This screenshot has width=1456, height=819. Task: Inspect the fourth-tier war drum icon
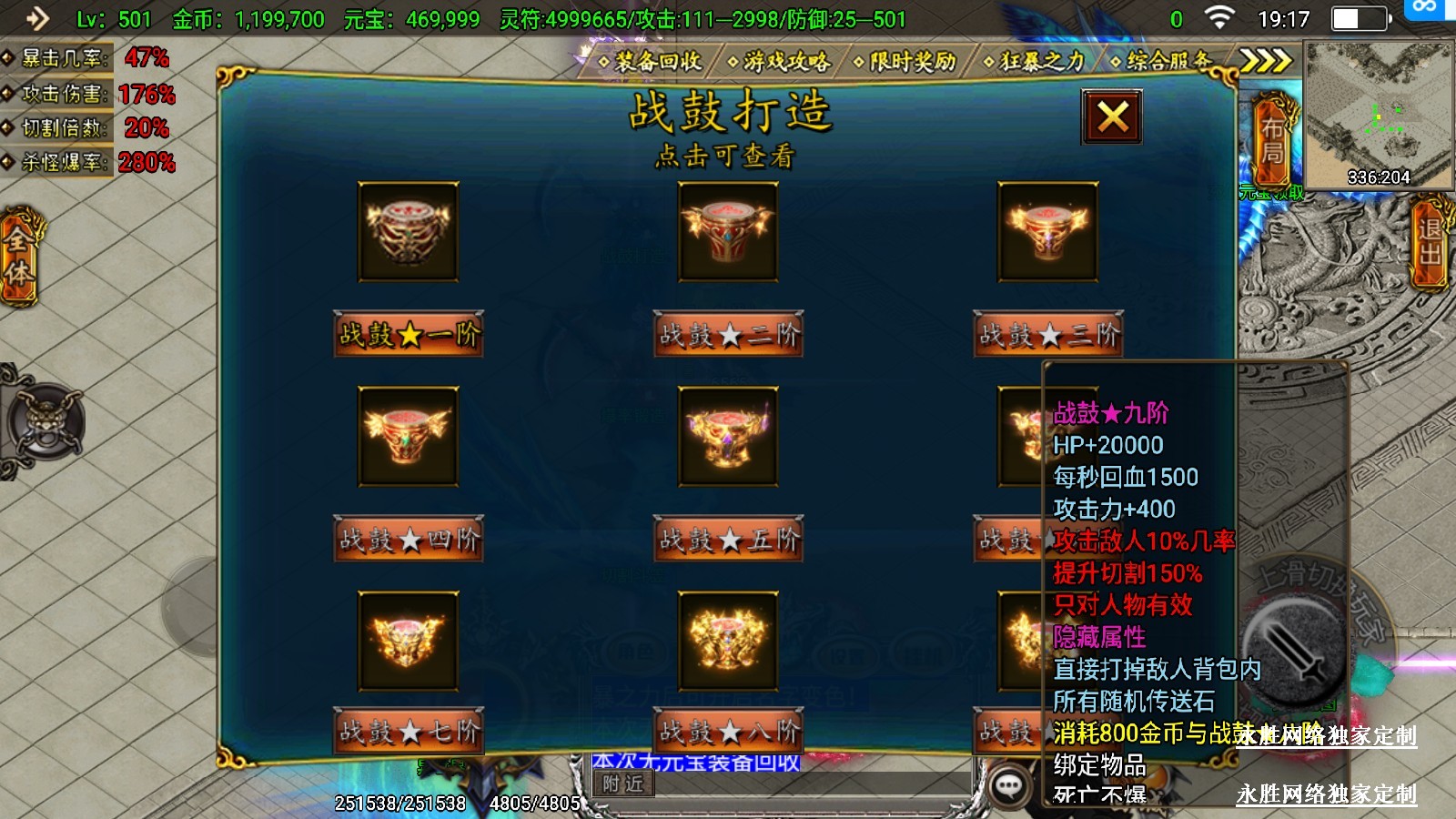coord(408,436)
